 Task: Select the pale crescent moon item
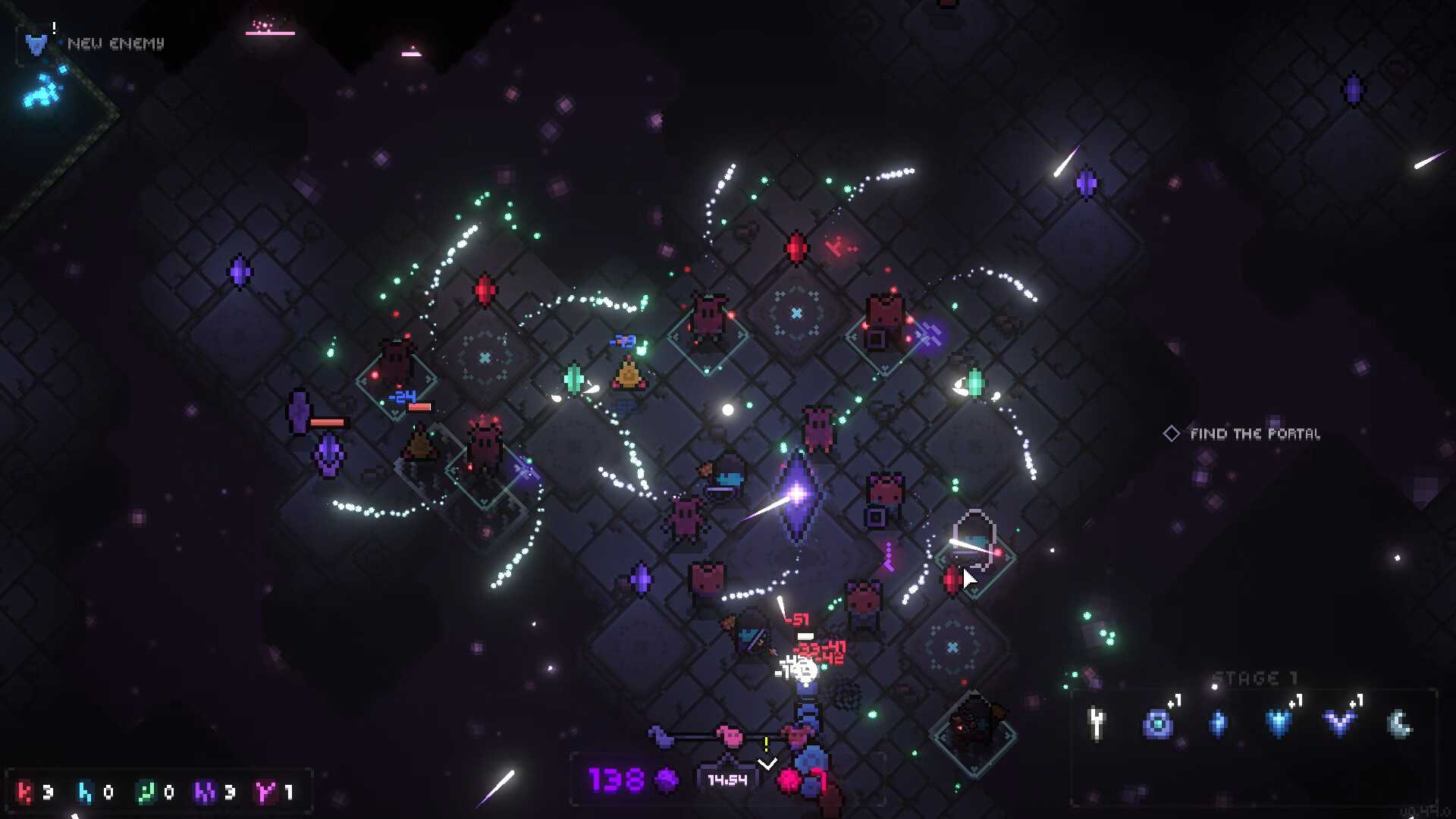click(x=1400, y=724)
